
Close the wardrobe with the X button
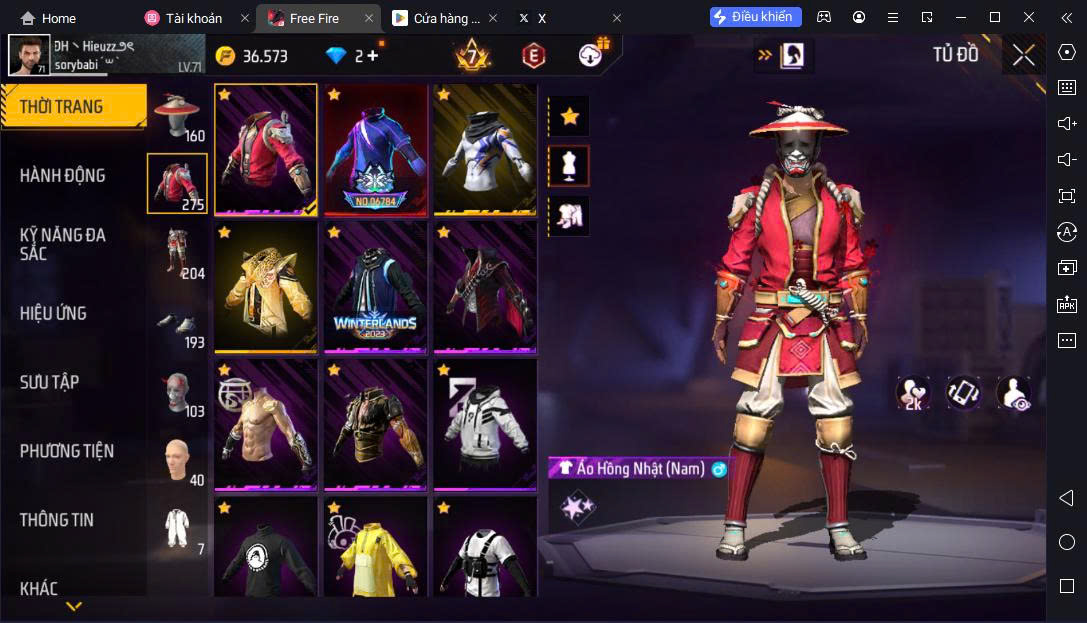coord(1023,55)
